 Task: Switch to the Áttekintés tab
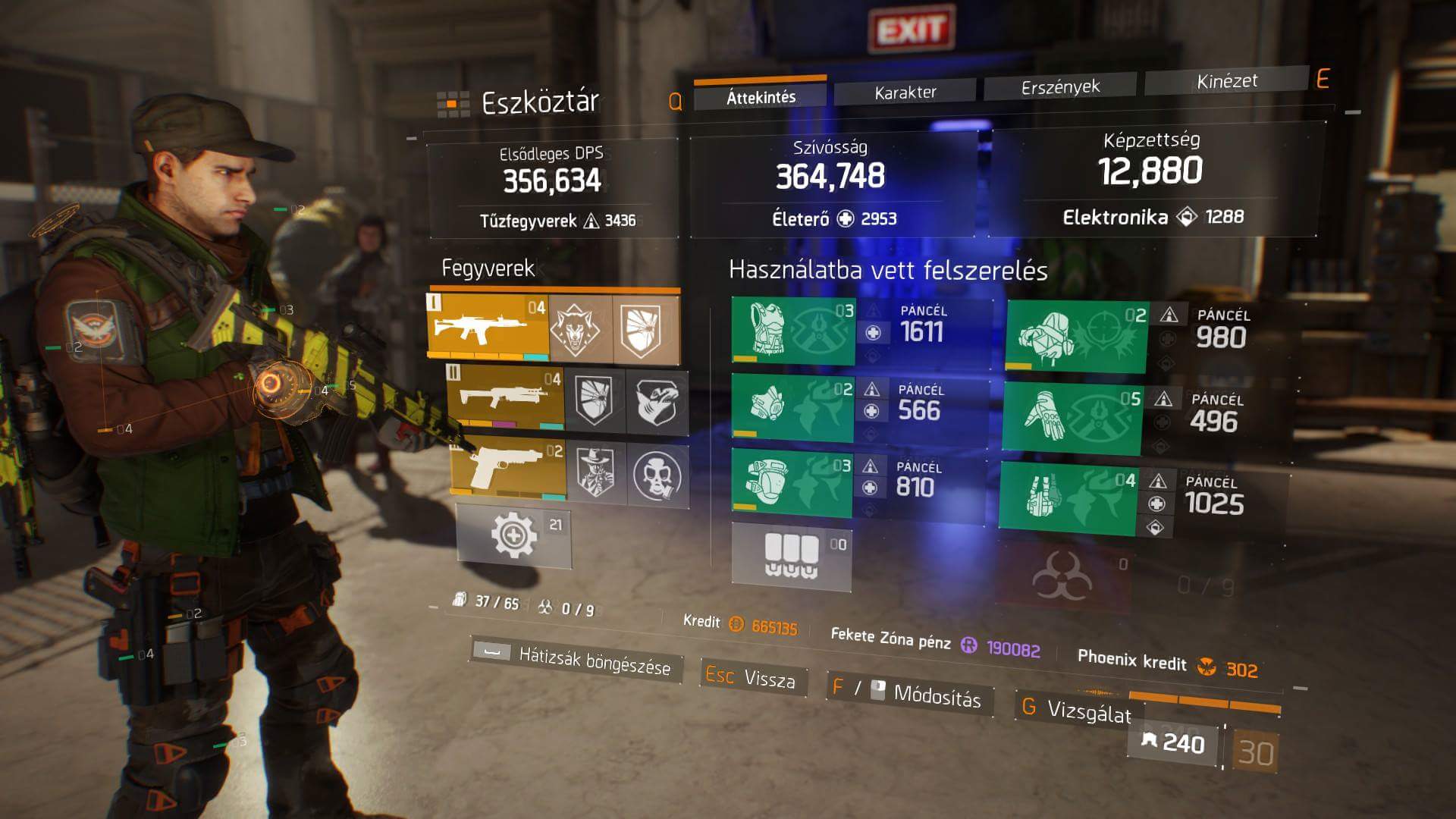761,96
